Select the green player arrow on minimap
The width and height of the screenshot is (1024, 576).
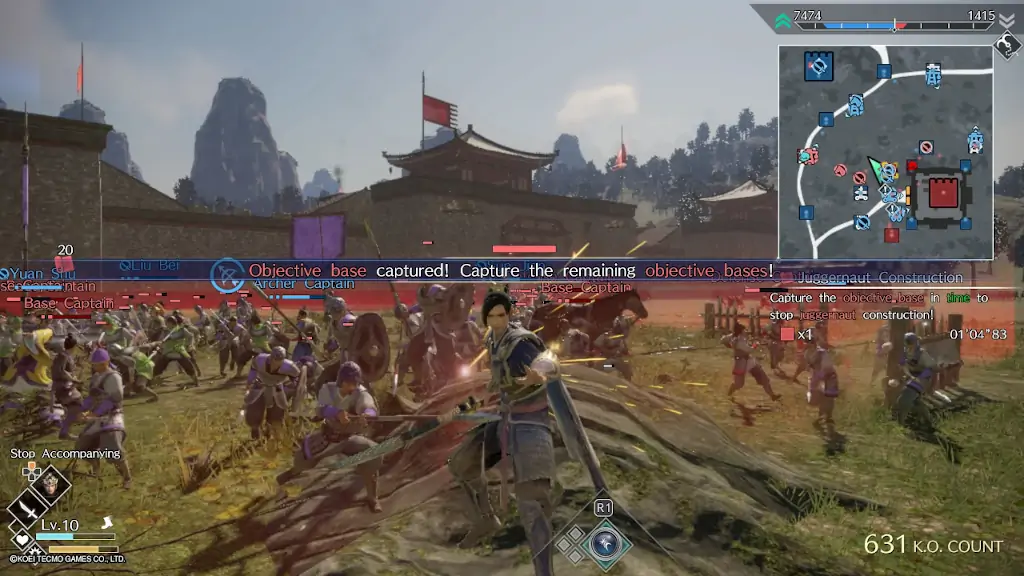[x=876, y=168]
